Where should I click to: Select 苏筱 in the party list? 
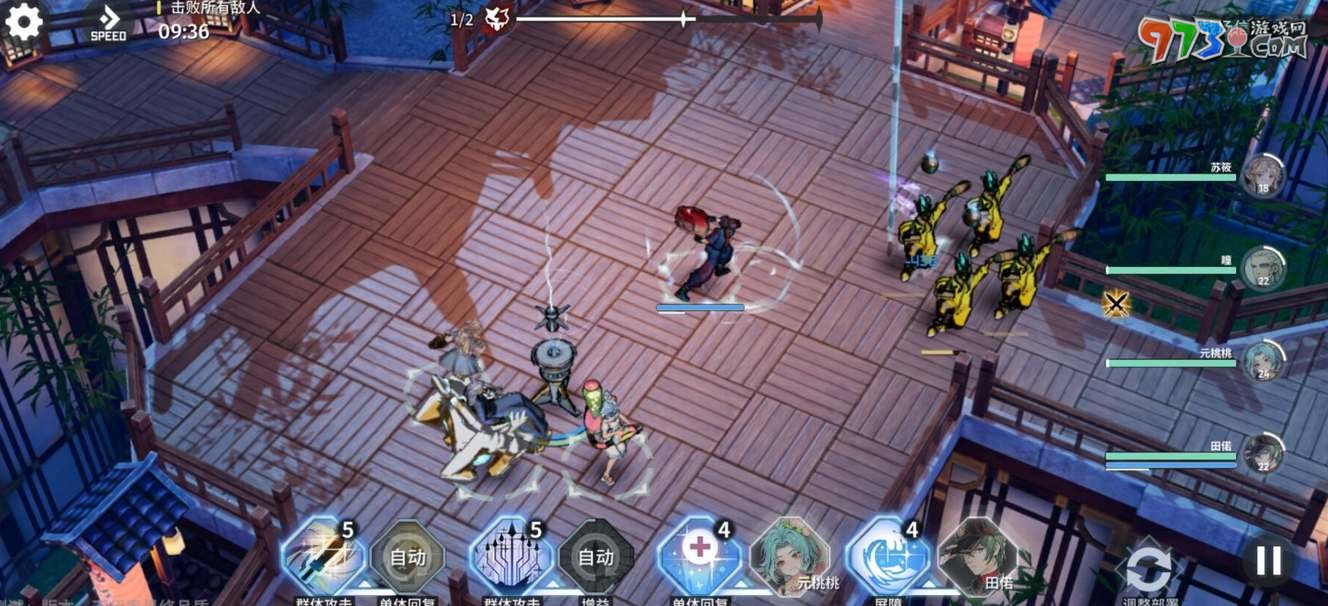[1263, 174]
